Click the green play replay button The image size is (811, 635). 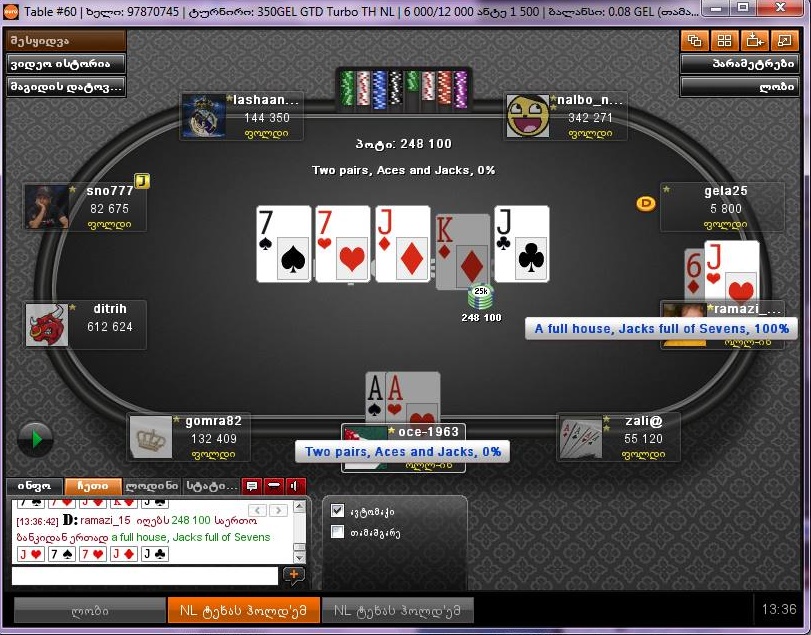[x=35, y=438]
